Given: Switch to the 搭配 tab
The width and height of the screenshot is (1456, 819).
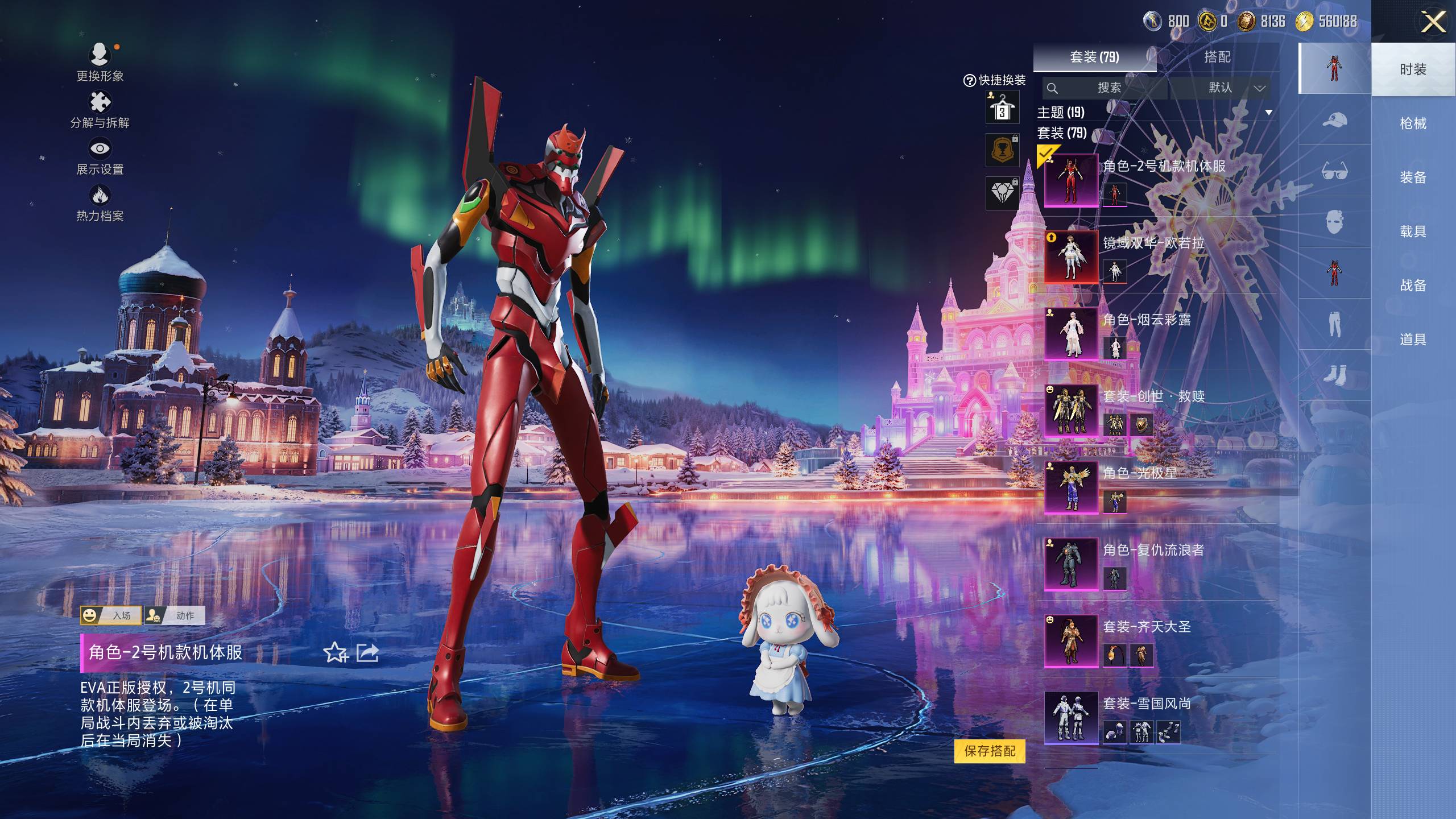Looking at the screenshot, I should tap(1217, 57).
